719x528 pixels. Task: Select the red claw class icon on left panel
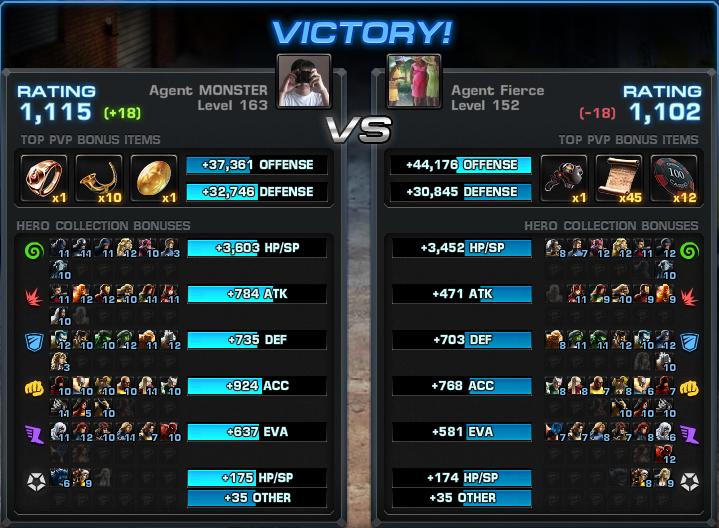click(34, 296)
